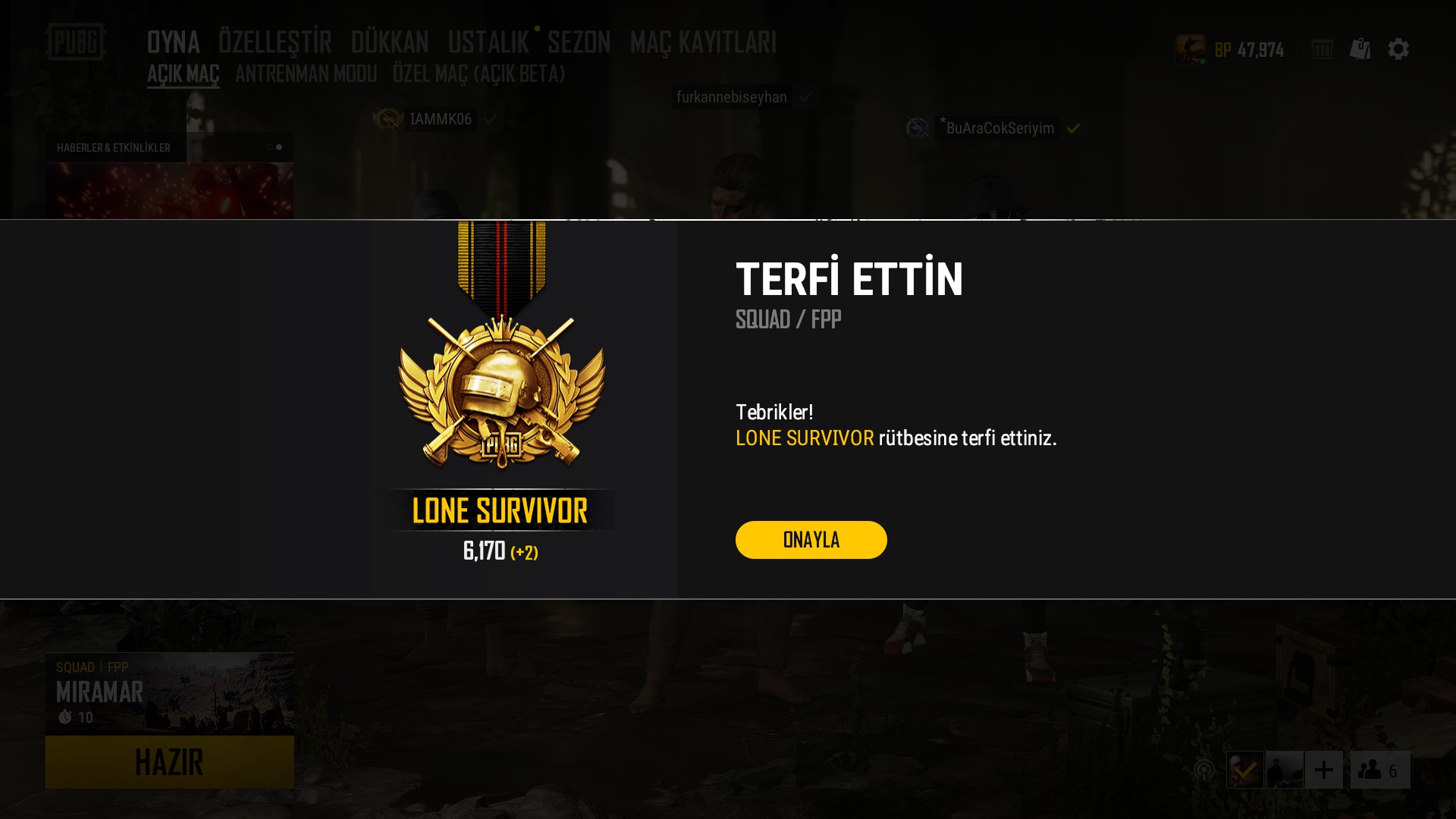Viewport: 1456px width, 819px height.
Task: Select teammate BuAraCokSeriyim name tag
Action: (x=999, y=128)
